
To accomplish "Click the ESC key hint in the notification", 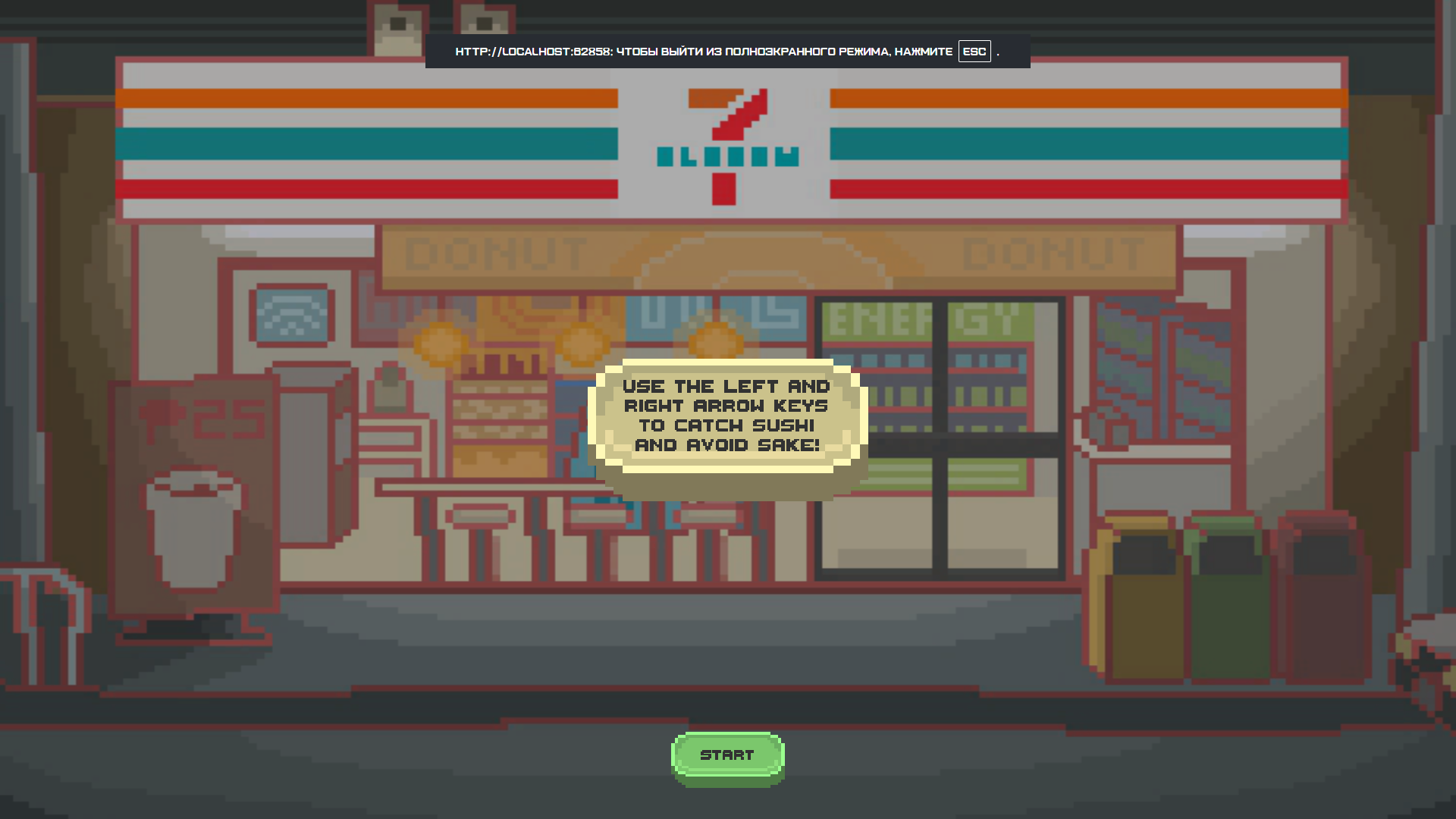I will tap(974, 51).
